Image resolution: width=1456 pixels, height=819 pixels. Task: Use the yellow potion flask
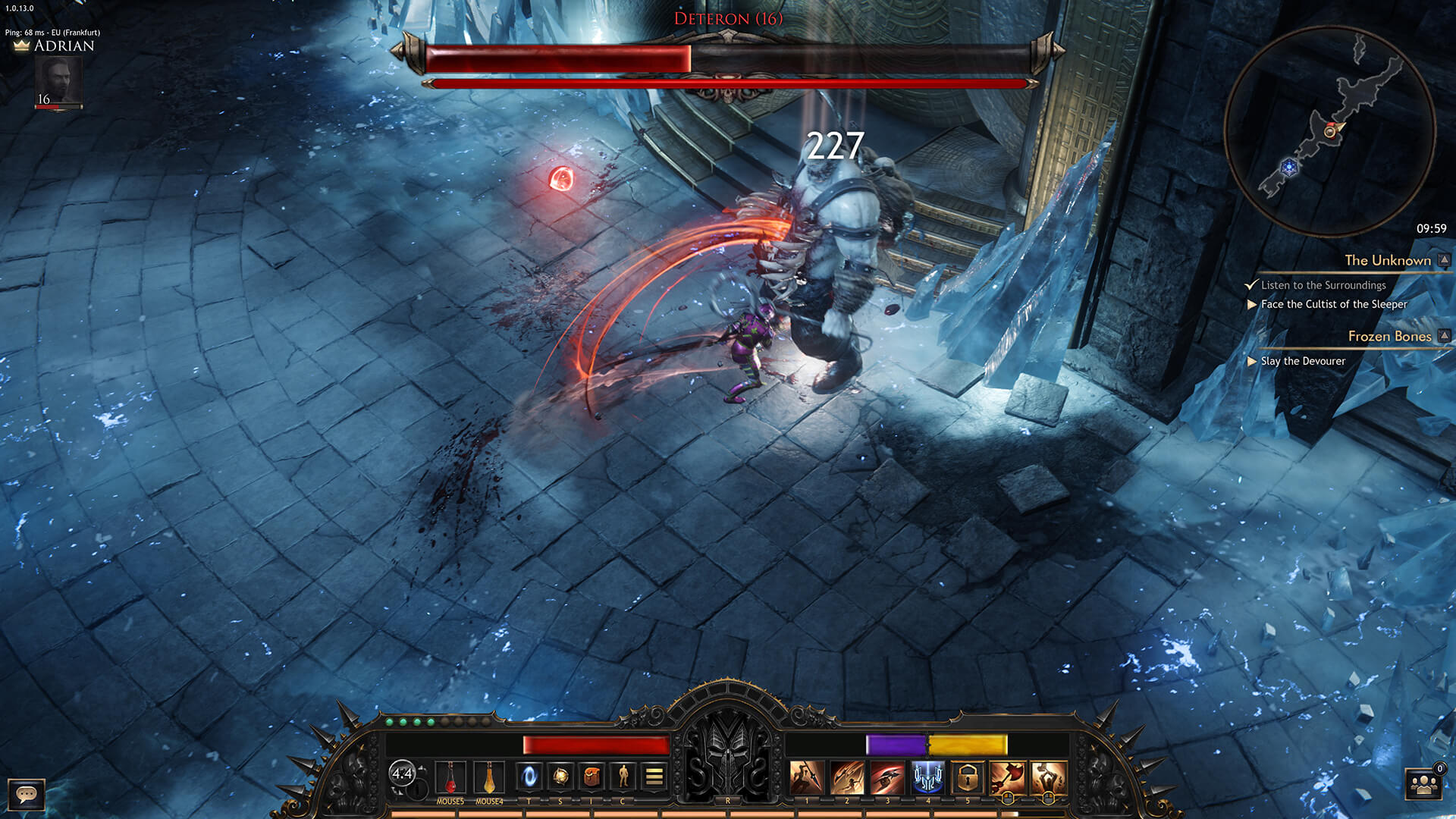[489, 777]
